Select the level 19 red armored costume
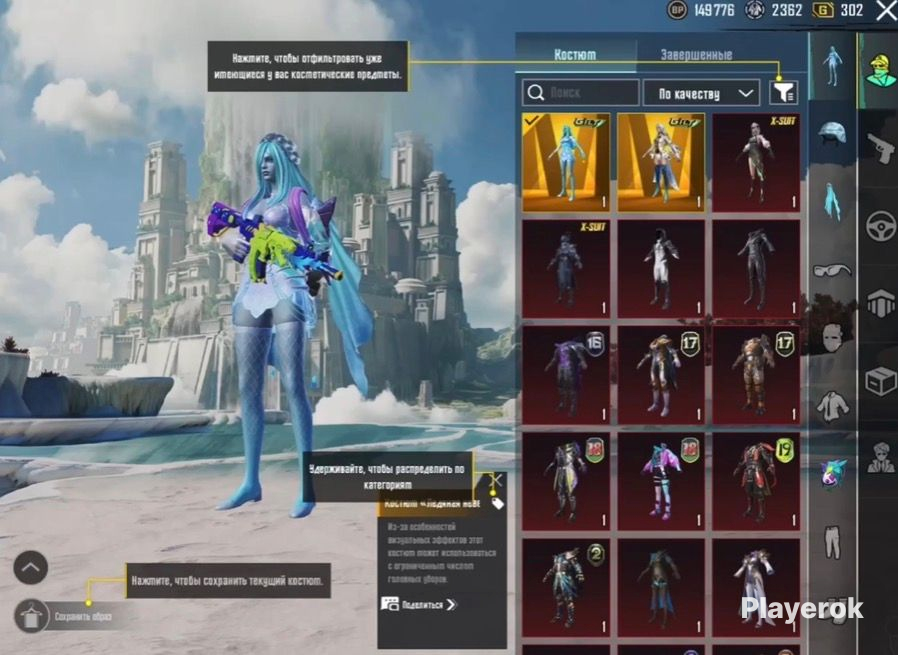Image resolution: width=898 pixels, height=655 pixels. click(x=755, y=478)
